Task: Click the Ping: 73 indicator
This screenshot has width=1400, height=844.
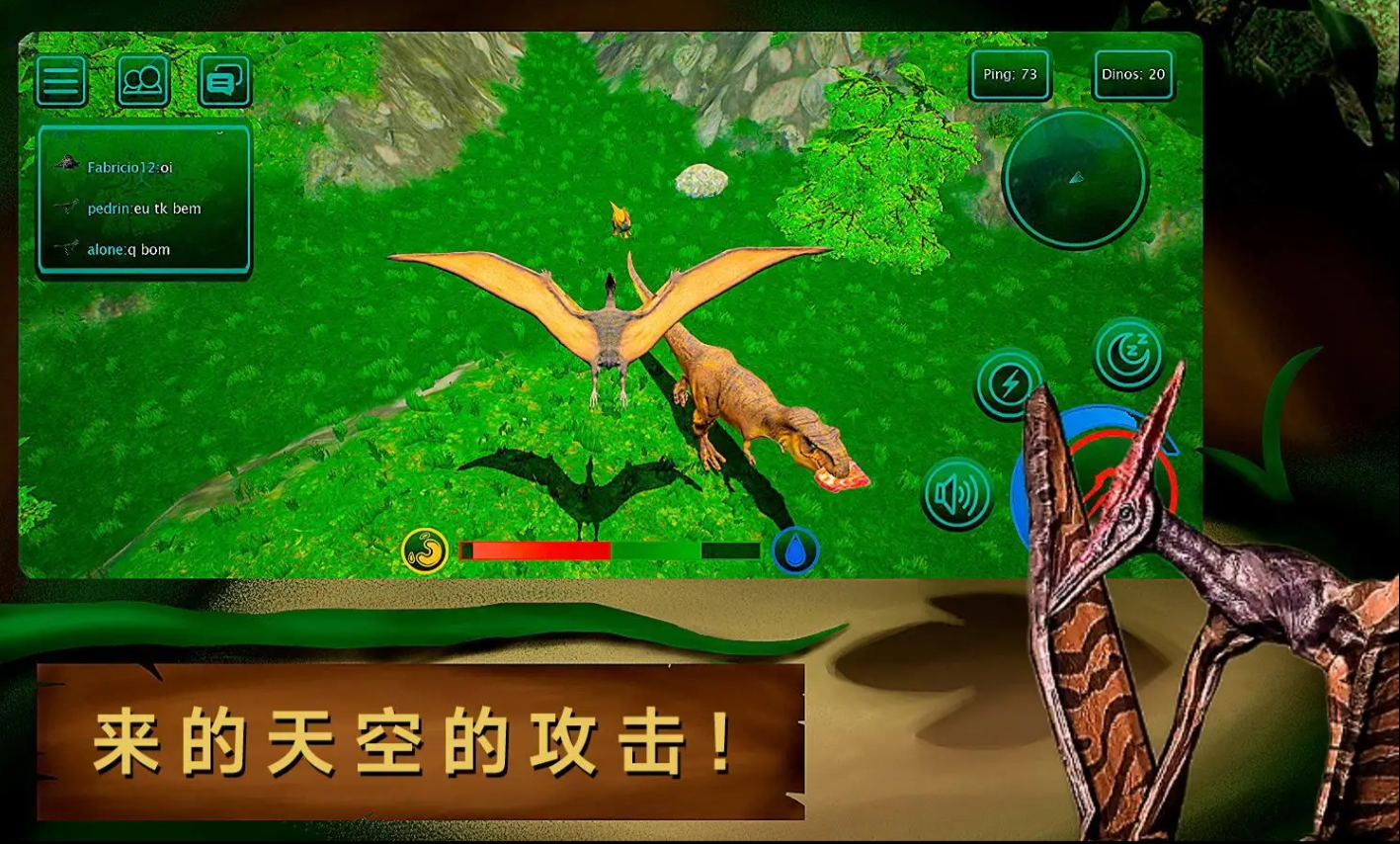Action: (x=1009, y=74)
